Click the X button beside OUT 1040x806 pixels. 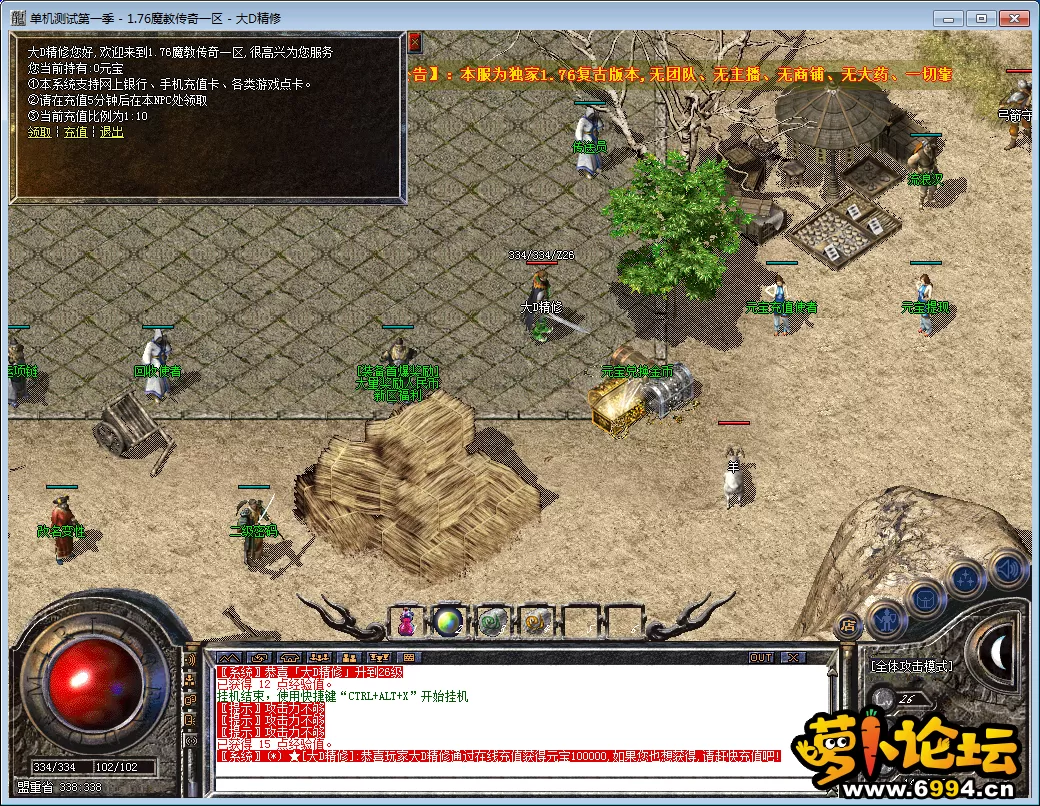point(792,657)
